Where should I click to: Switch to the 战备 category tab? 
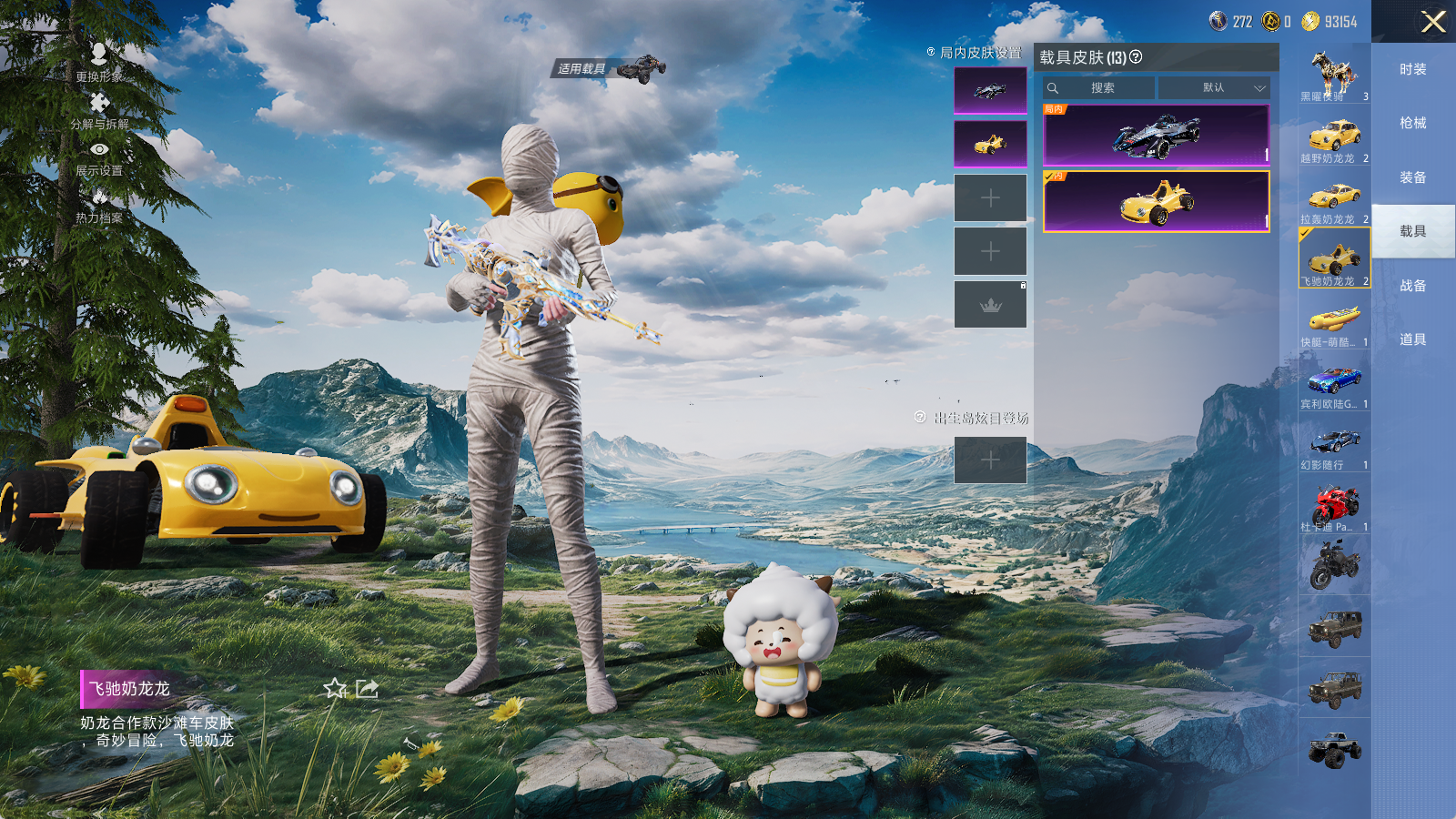pos(1412,286)
